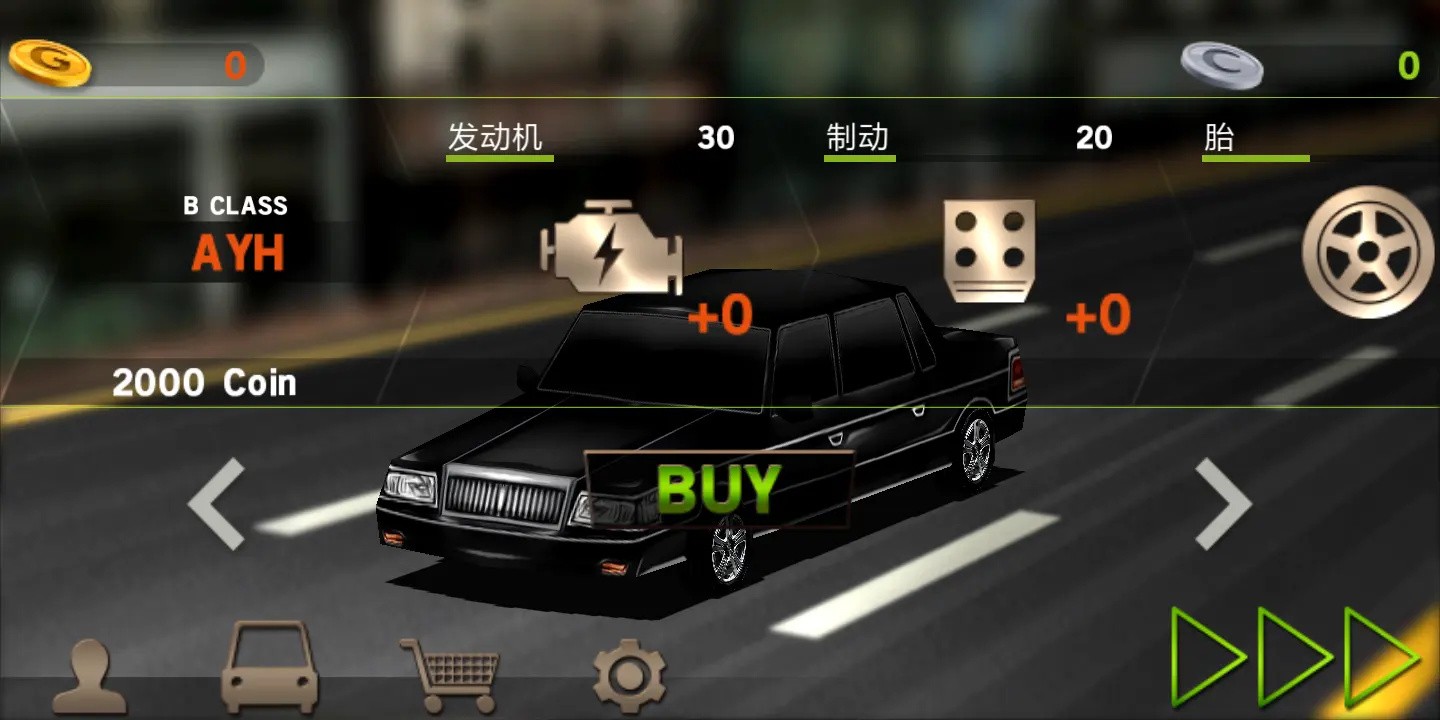The width and height of the screenshot is (1440, 720).
Task: Open the shopping cart store
Action: (451, 672)
